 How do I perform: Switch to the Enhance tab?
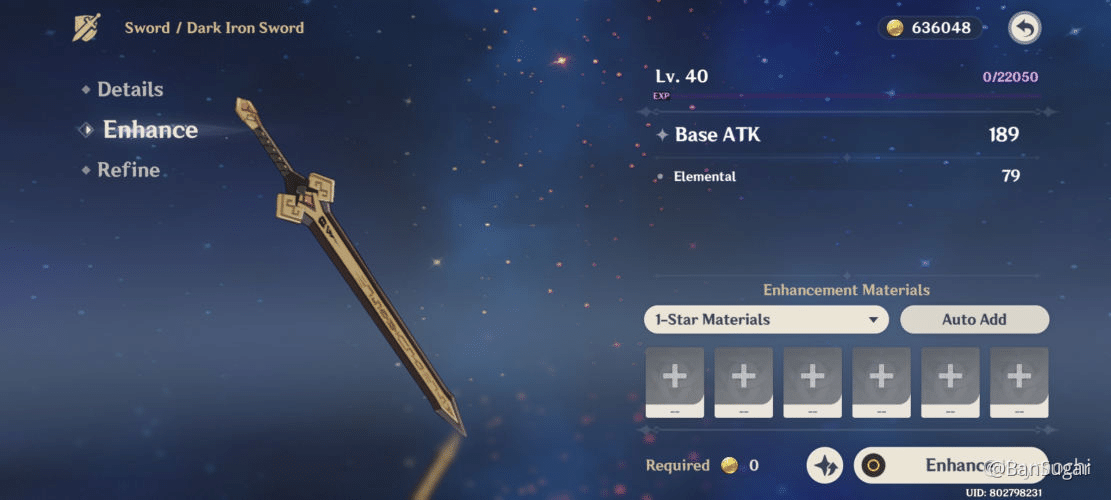coord(150,130)
